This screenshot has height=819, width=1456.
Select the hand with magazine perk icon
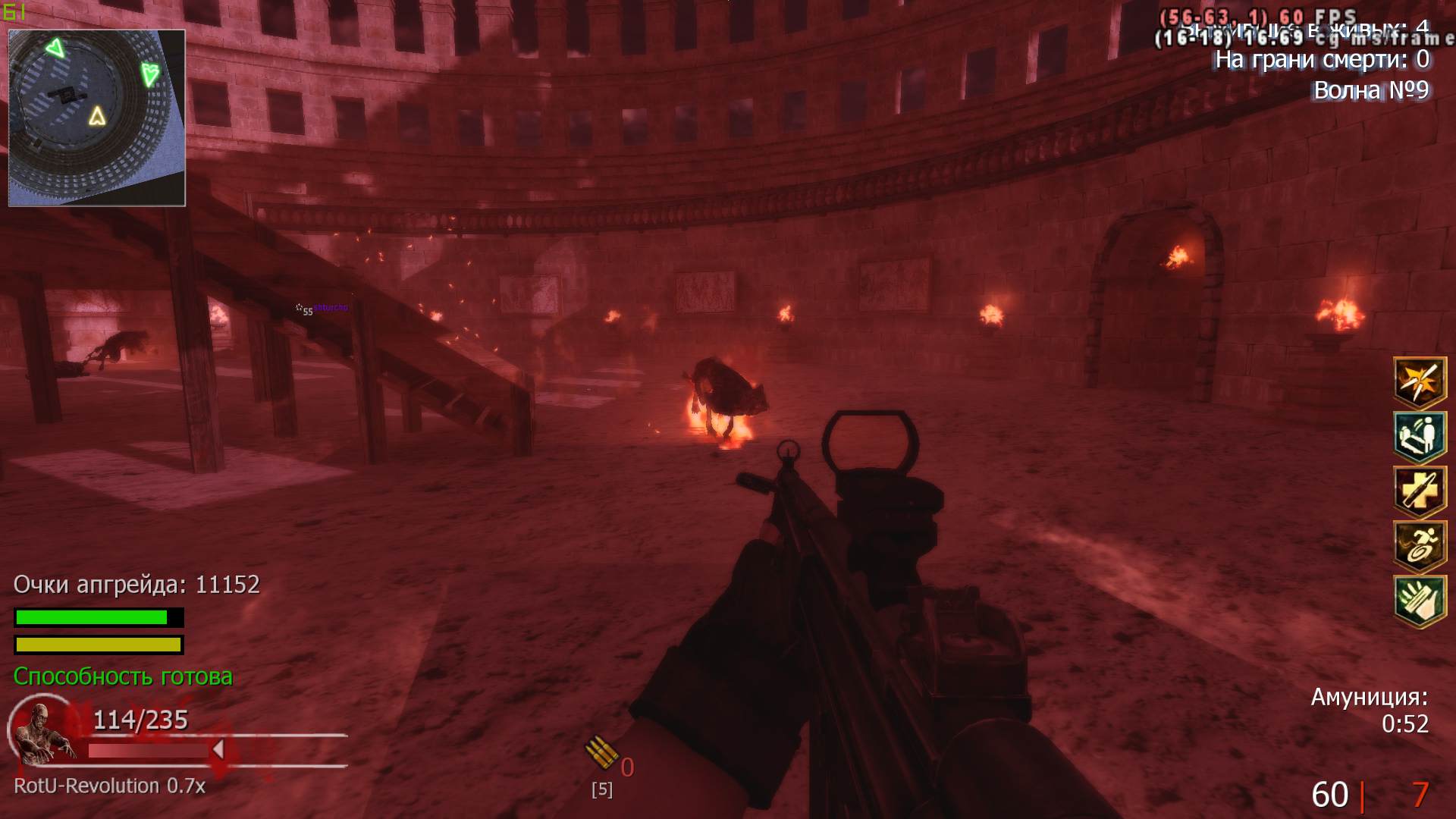click(x=1414, y=601)
